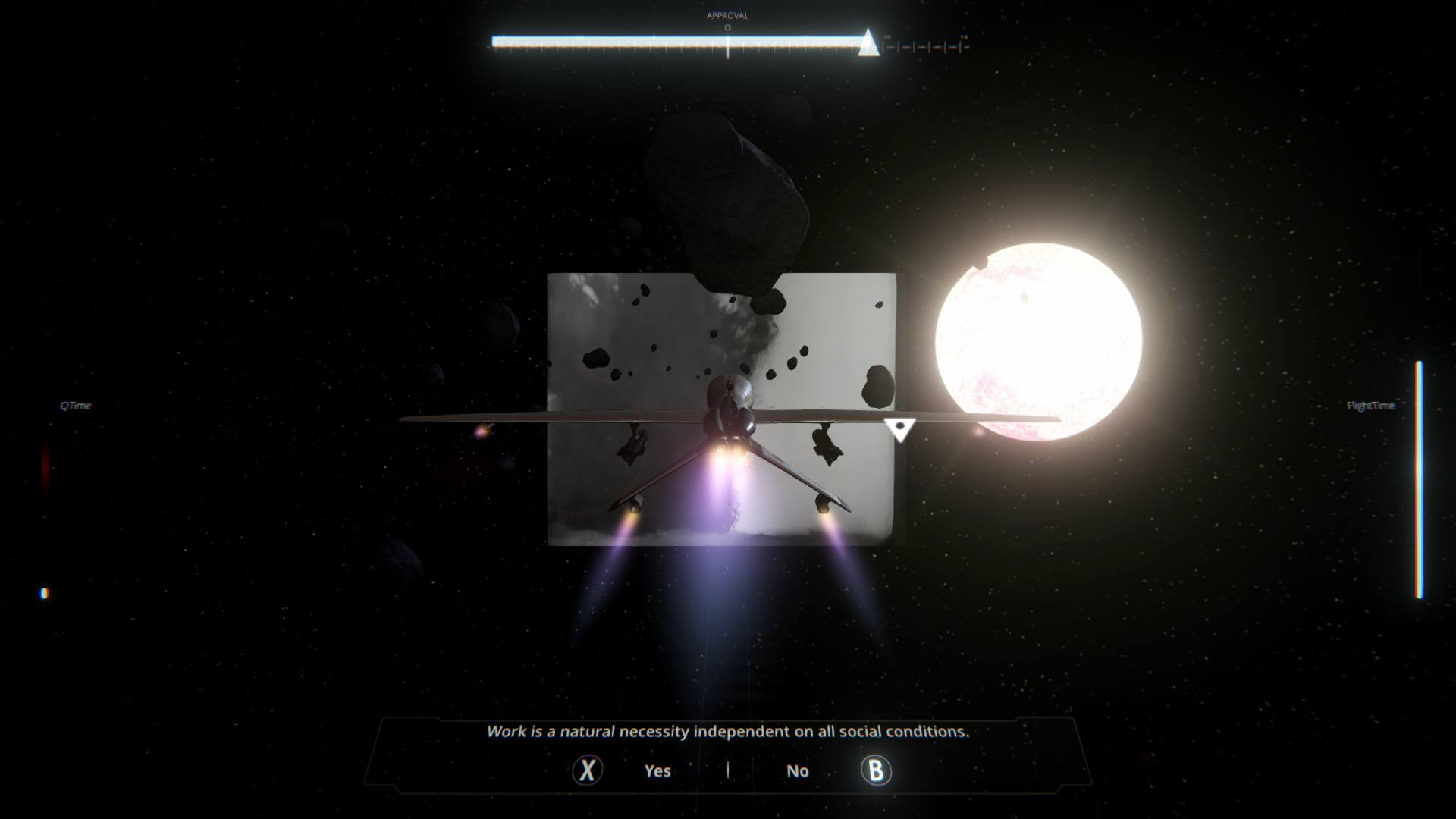Answer Yes to the work statement
The height and width of the screenshot is (819, 1456).
coord(657,770)
